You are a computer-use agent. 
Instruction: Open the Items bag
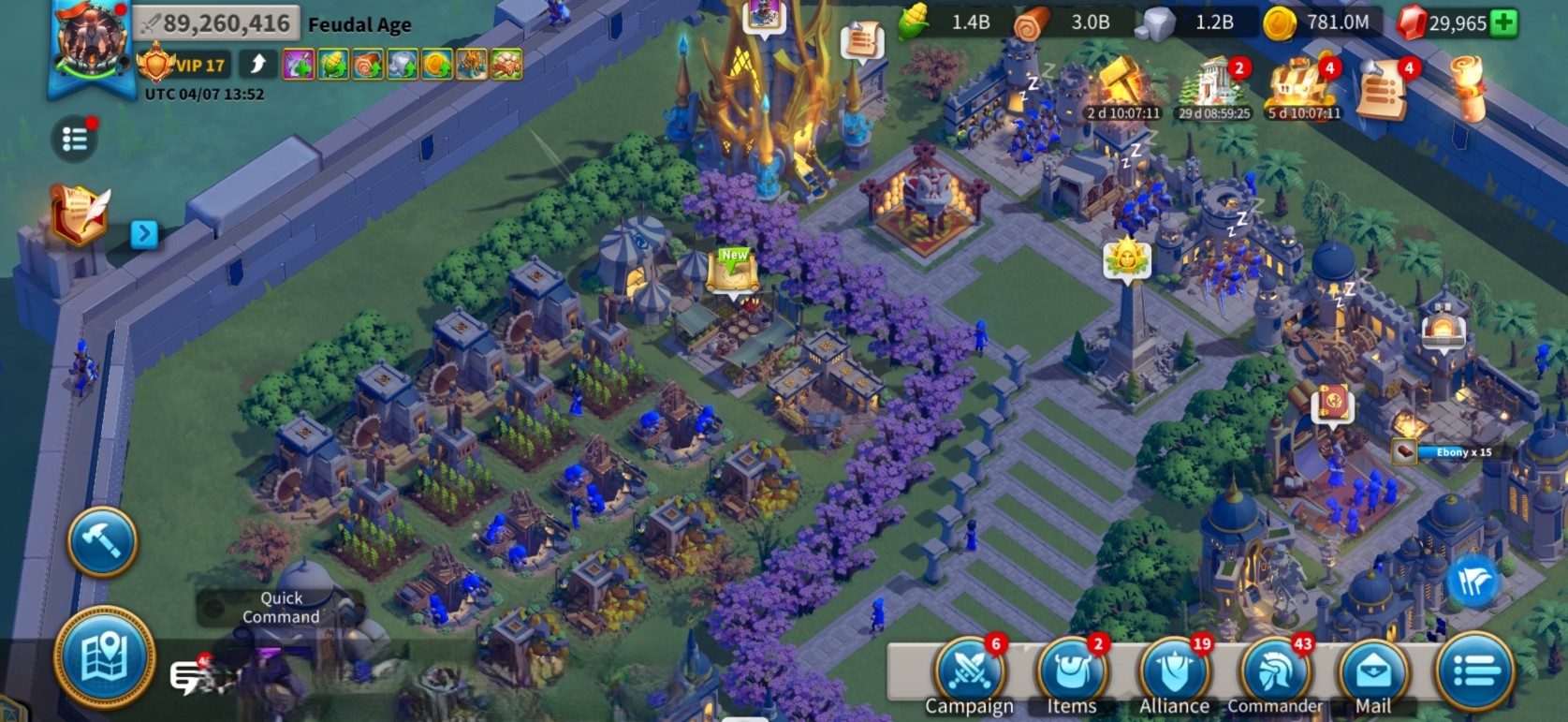1071,672
